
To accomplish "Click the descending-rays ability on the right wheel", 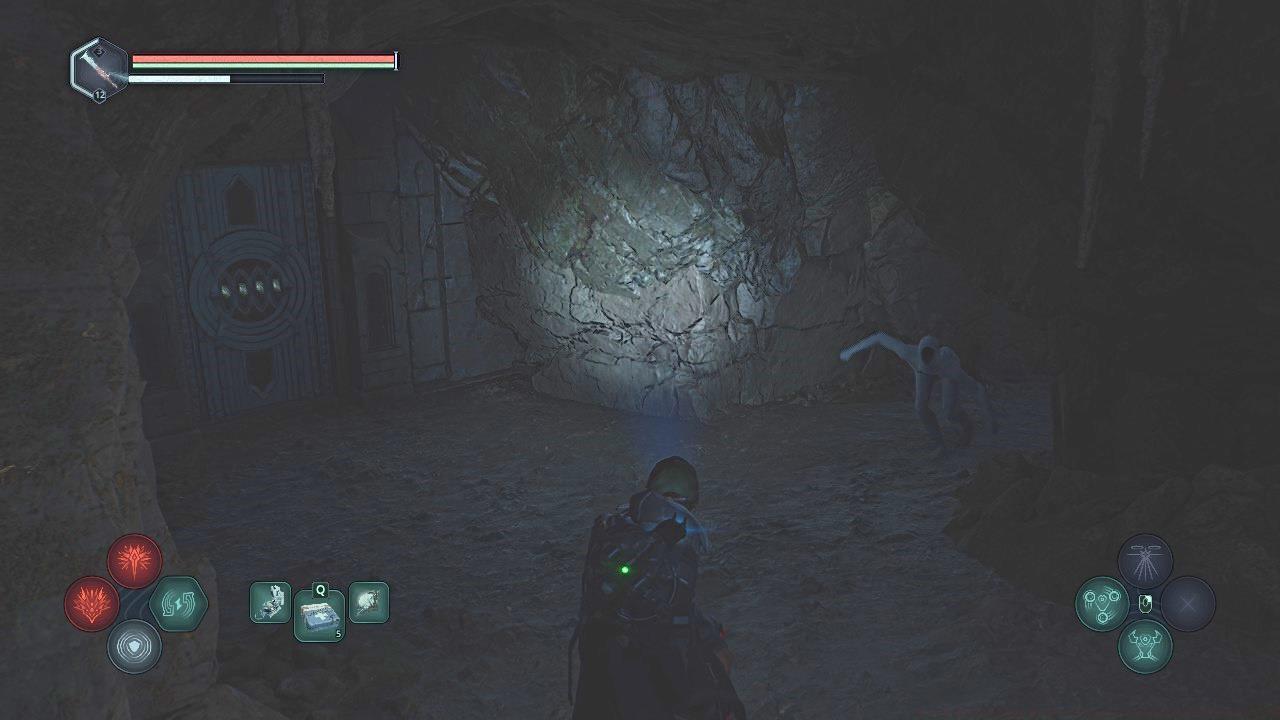I will [x=1145, y=561].
